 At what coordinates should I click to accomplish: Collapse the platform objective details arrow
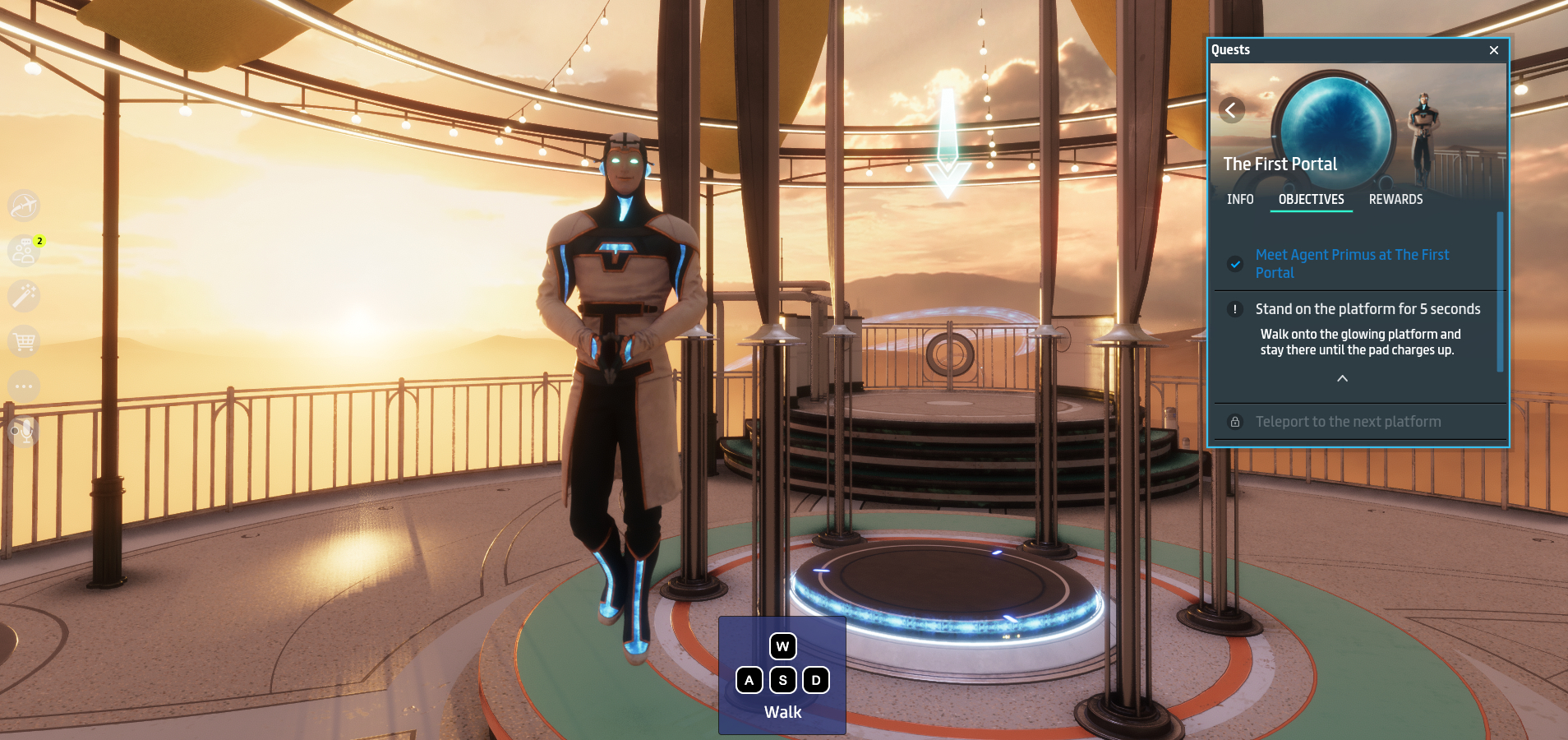(x=1342, y=378)
